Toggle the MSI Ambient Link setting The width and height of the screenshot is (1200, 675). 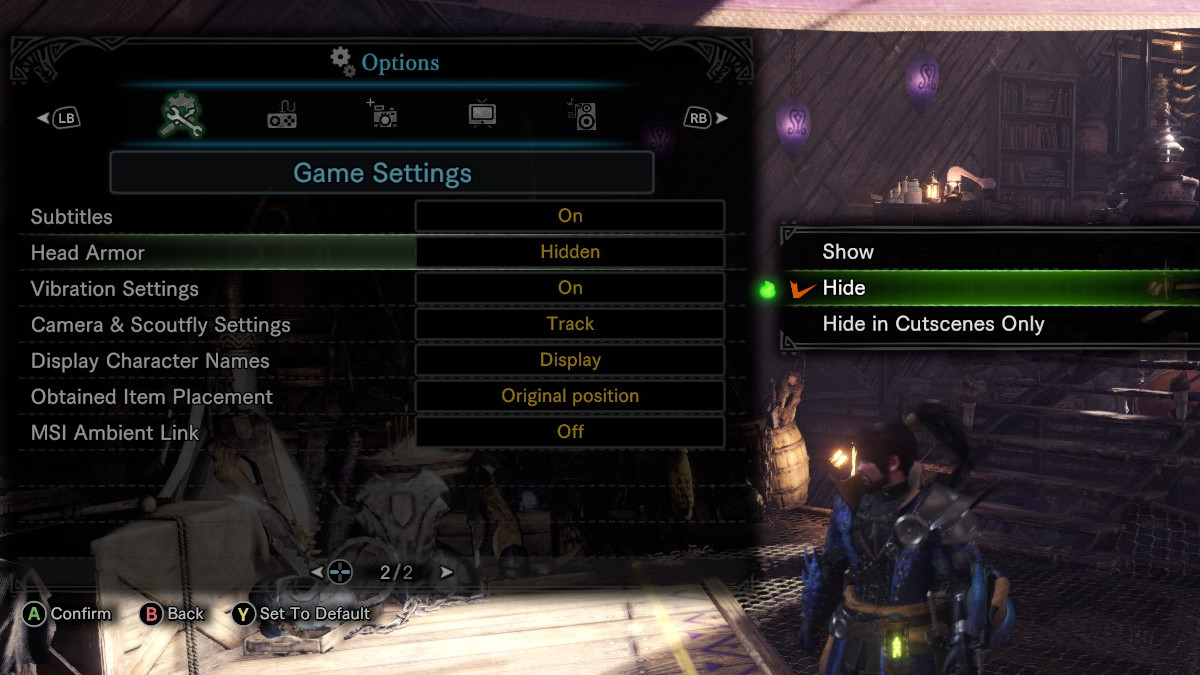pyautogui.click(x=569, y=432)
